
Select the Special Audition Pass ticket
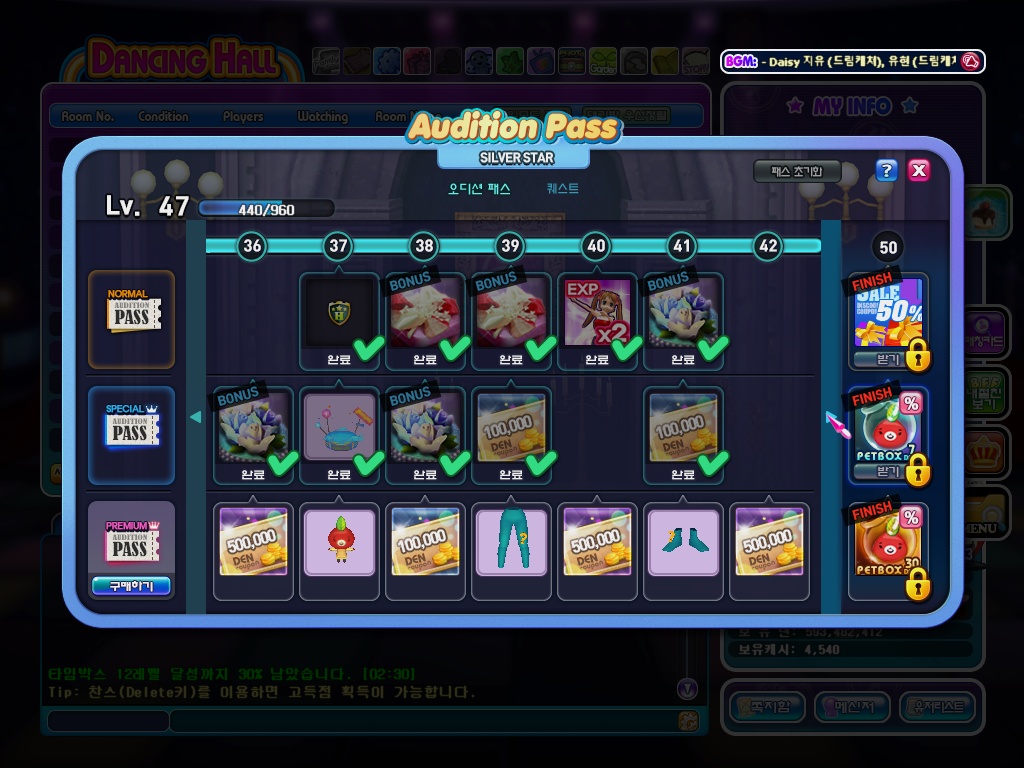click(131, 433)
